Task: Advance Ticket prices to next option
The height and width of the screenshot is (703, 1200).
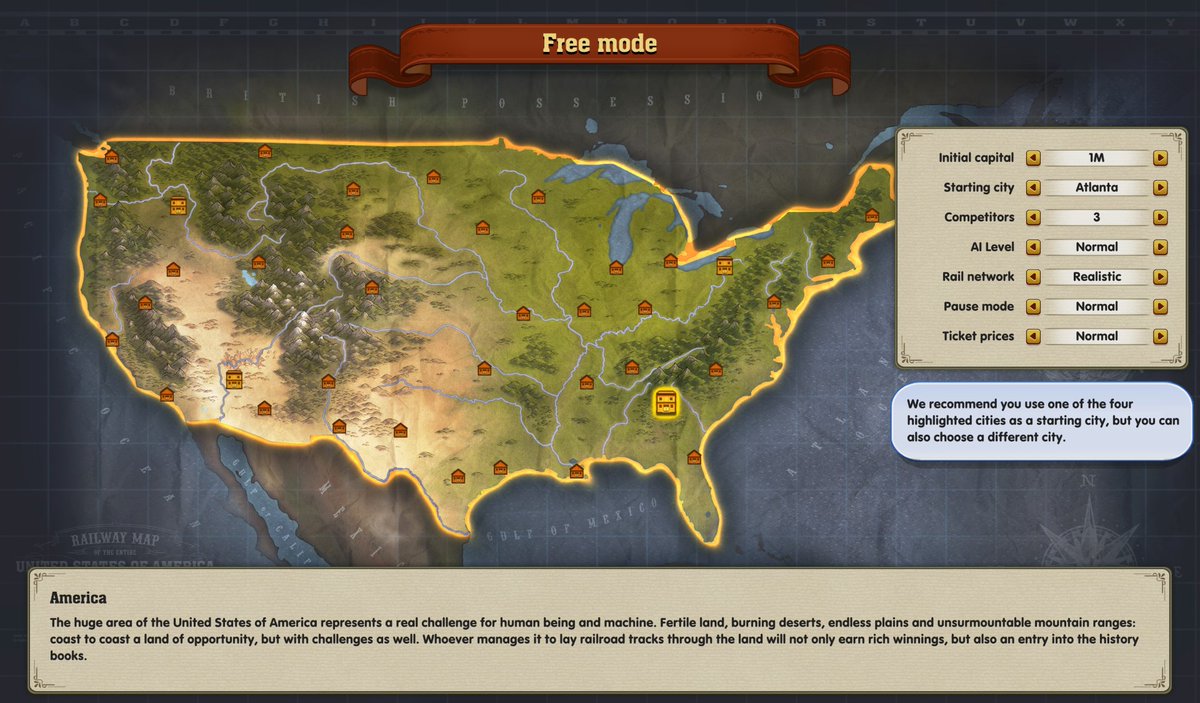Action: tap(1160, 337)
